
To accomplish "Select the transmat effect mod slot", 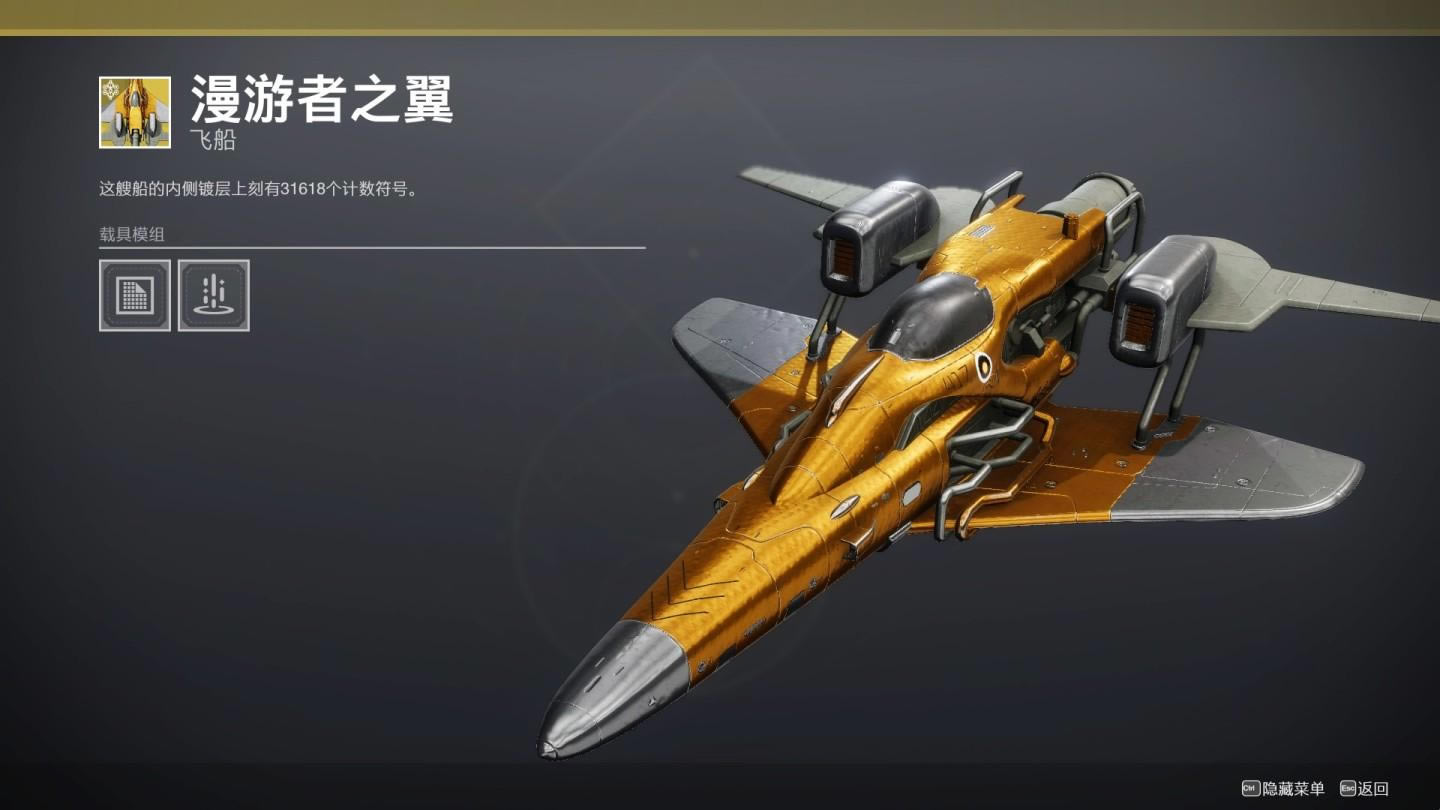I will click(213, 295).
